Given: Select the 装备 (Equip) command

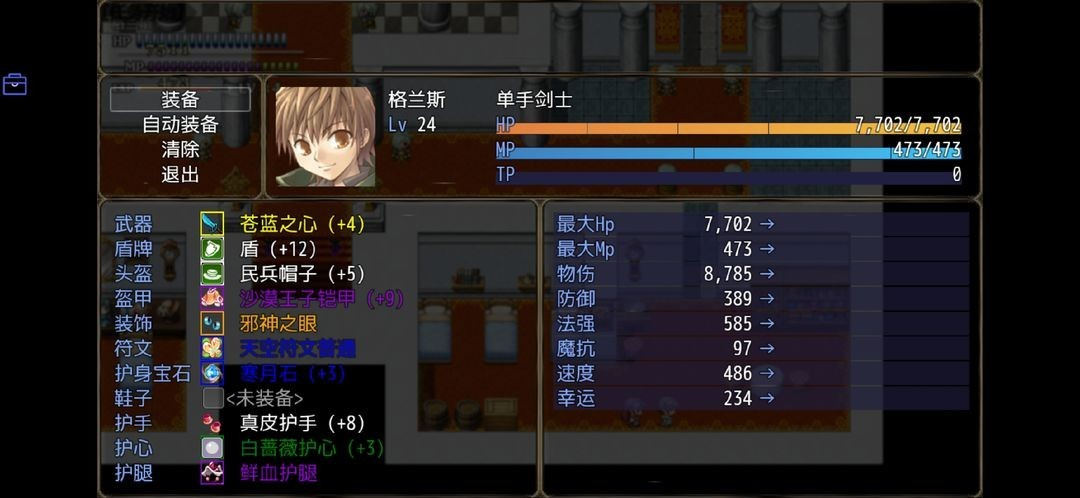Looking at the screenshot, I should point(180,100).
